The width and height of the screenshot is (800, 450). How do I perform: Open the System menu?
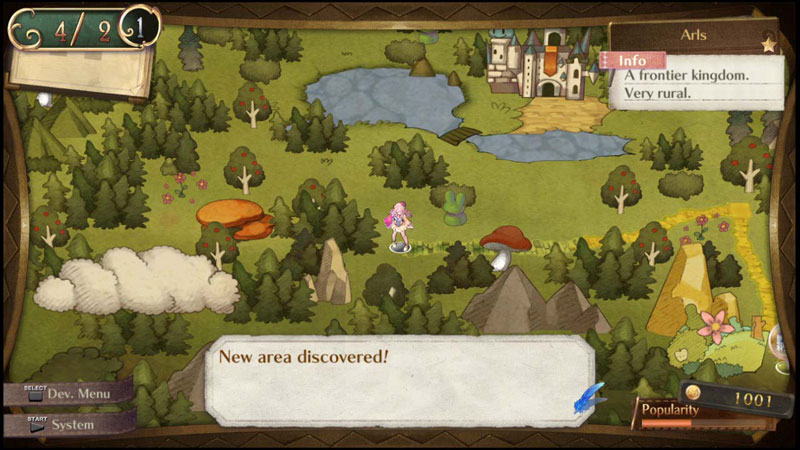[x=66, y=424]
